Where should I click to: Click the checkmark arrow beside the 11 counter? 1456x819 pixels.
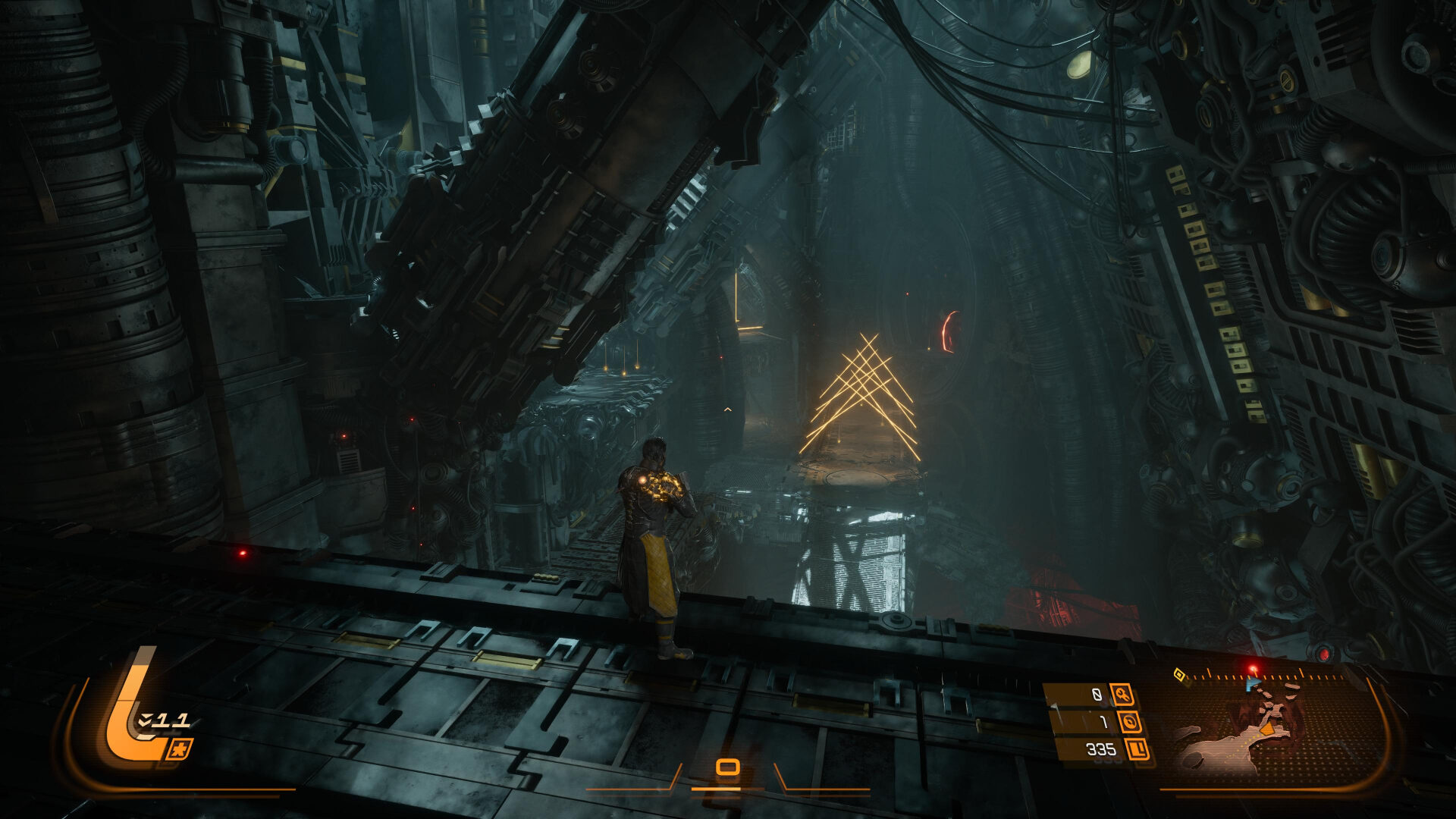pyautogui.click(x=145, y=720)
